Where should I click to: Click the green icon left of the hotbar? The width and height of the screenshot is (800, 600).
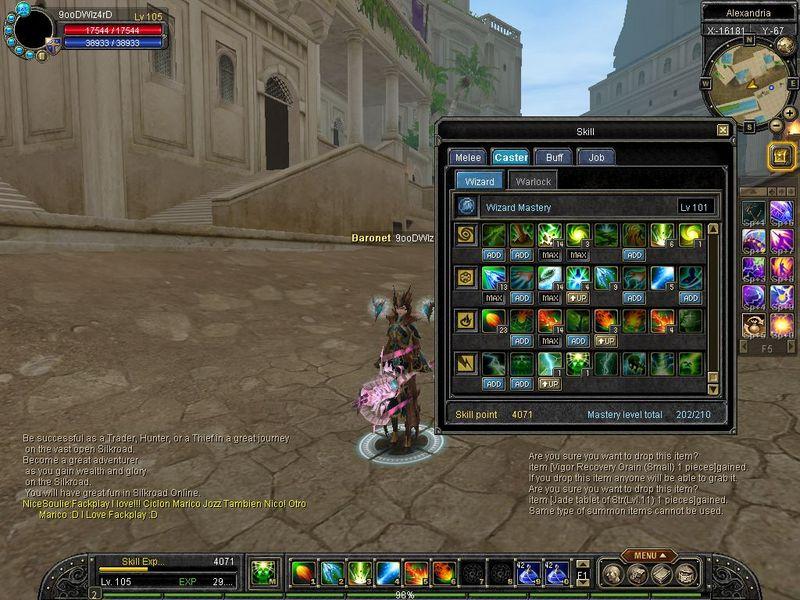pyautogui.click(x=263, y=573)
